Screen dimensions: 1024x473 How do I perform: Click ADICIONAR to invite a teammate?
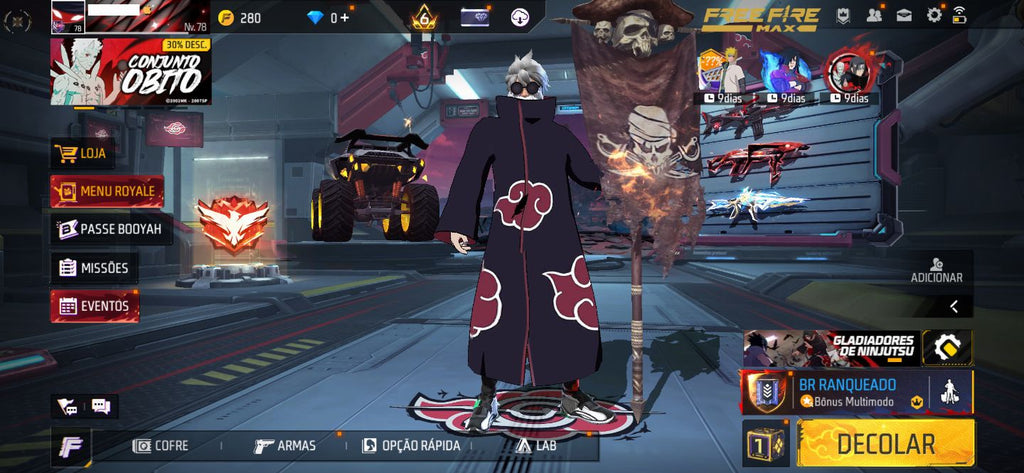coord(936,270)
